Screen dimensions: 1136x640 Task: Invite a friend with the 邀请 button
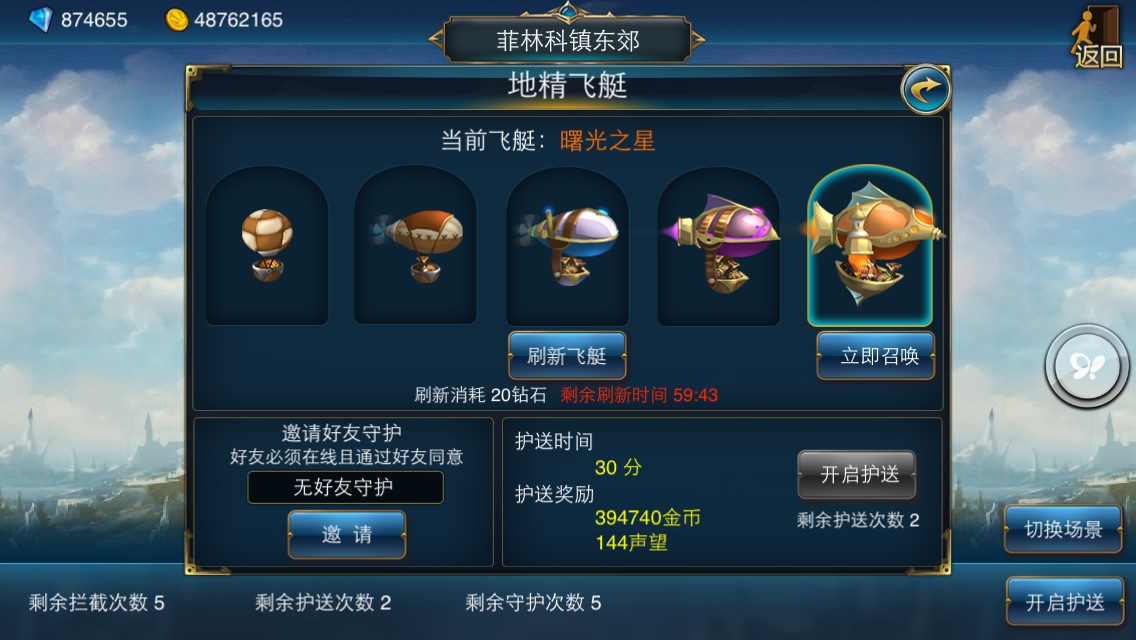(x=347, y=534)
